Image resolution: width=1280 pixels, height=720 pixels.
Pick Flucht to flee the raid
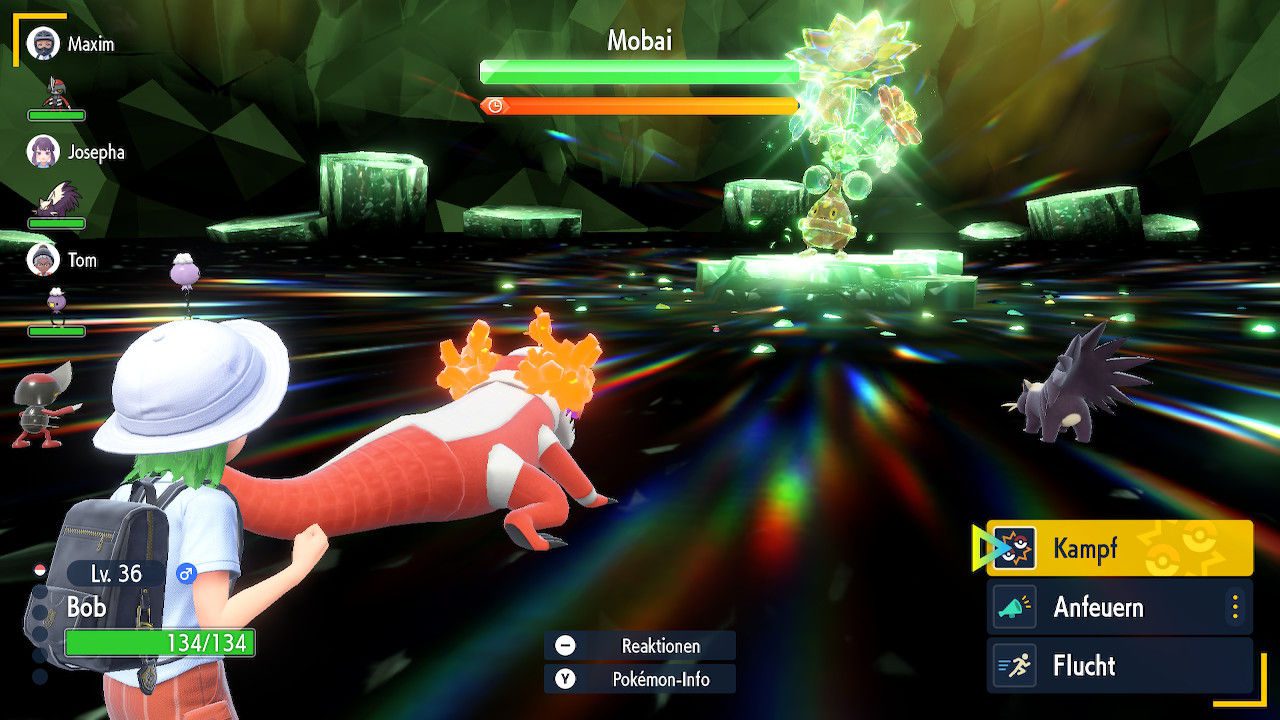pos(1120,666)
